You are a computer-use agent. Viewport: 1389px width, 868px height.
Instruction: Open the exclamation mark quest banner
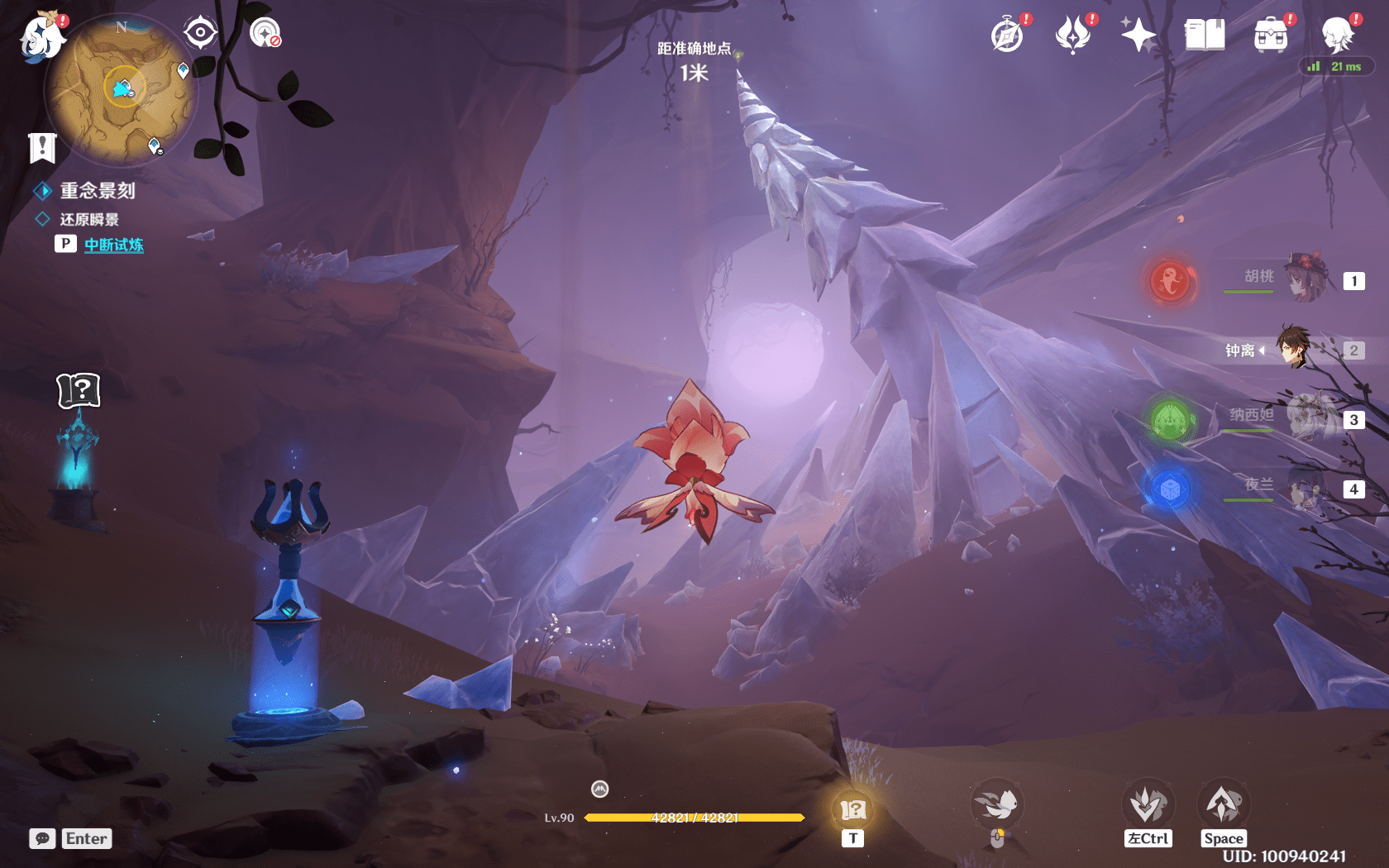tap(42, 148)
